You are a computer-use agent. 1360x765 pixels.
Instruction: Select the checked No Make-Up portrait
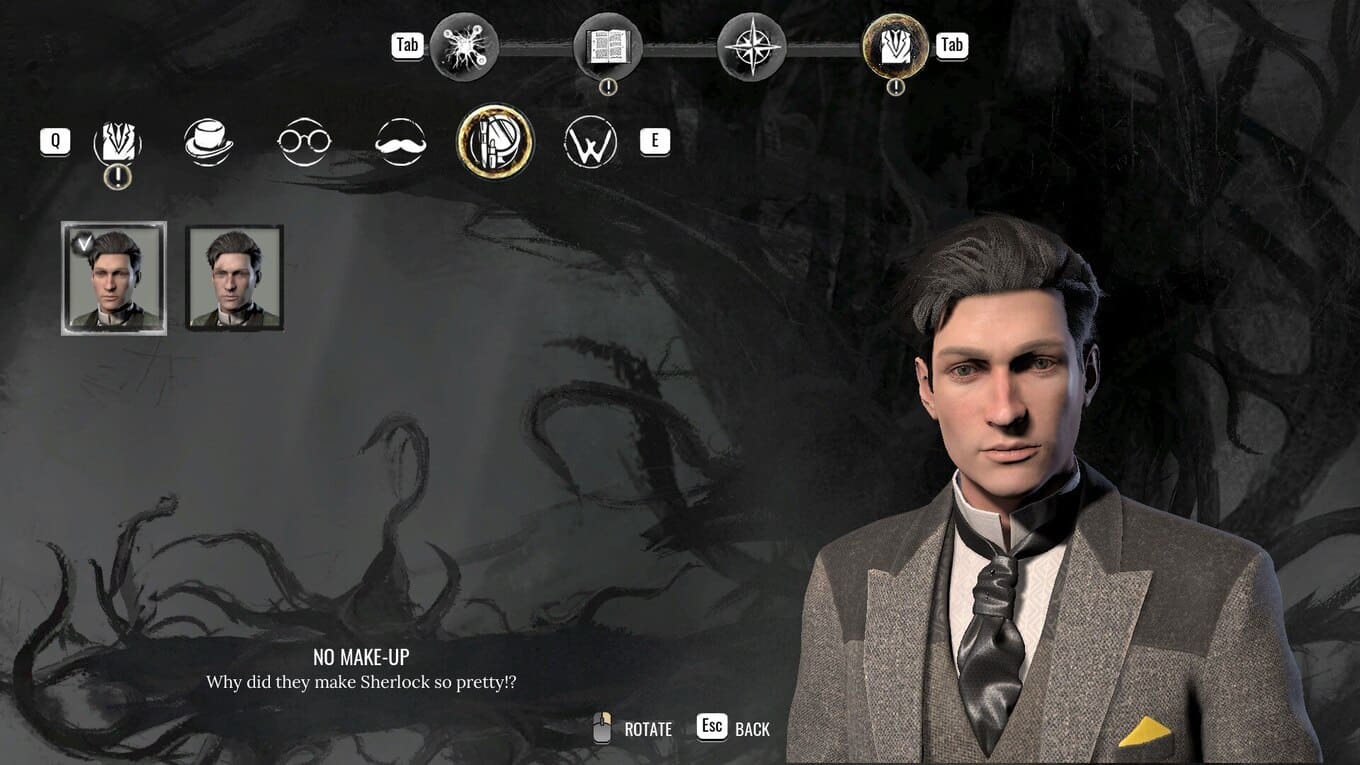(114, 278)
